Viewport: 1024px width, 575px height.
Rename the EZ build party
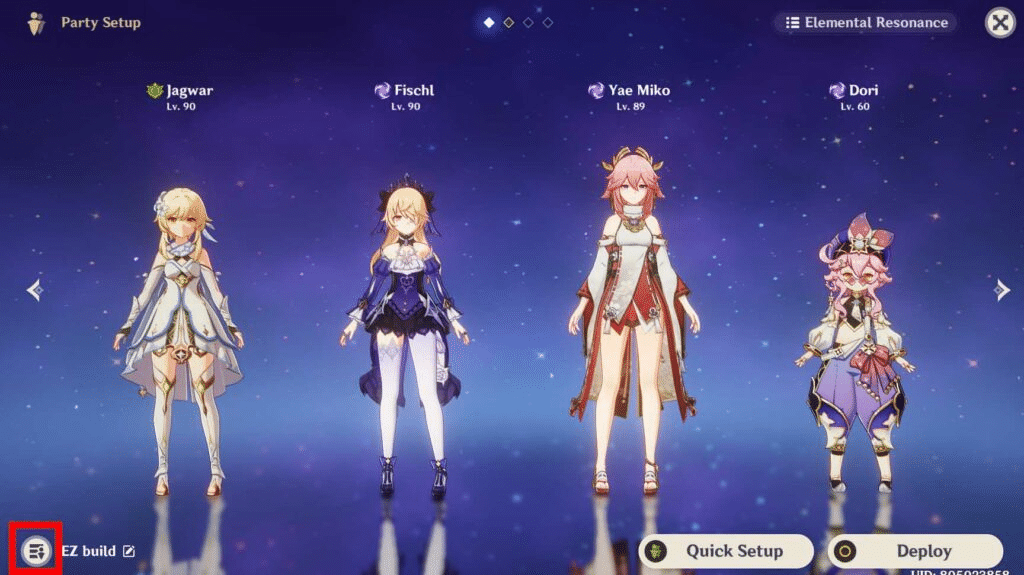[129, 551]
